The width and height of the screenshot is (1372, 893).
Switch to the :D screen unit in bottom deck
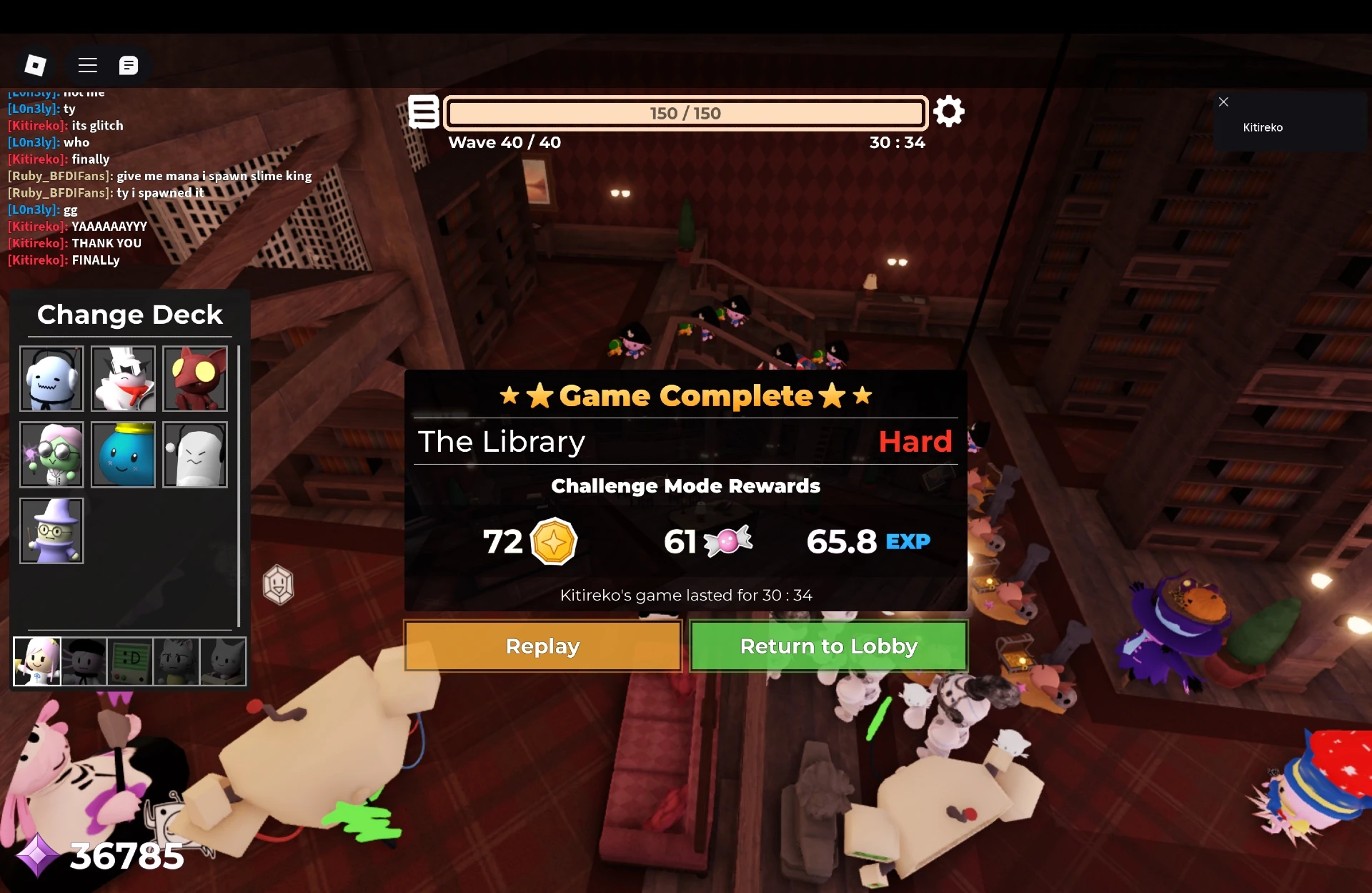coord(129,661)
